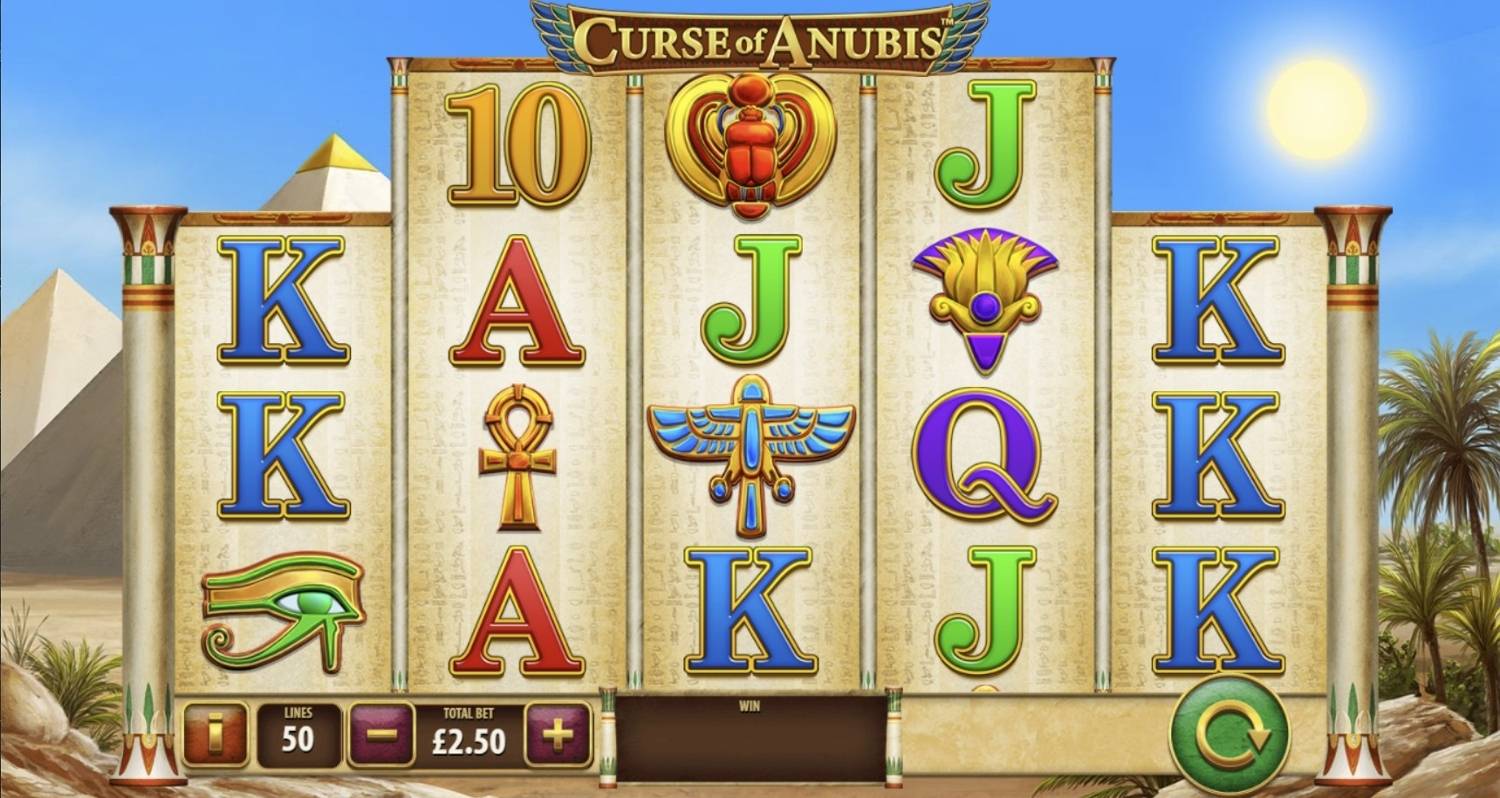Click the TOTAL BET display showing £2.50
1500x798 pixels.
click(x=470, y=737)
